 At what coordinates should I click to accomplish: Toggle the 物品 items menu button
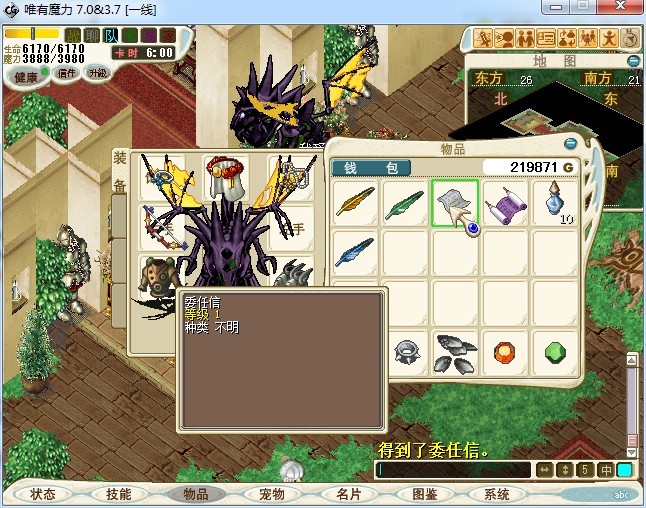195,494
